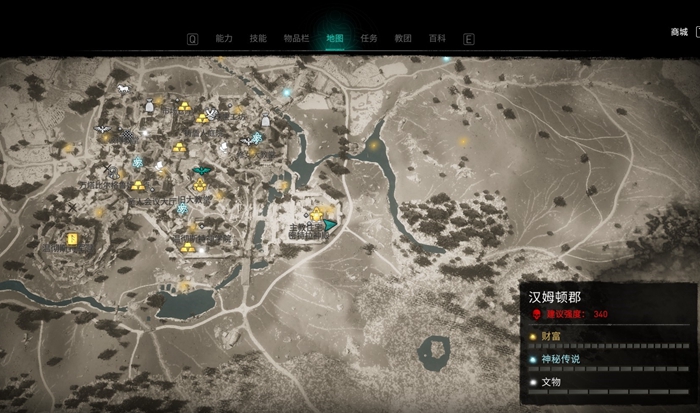This screenshot has width=700, height=413.
Task: Switch to the 能力 tab
Action: [x=223, y=39]
